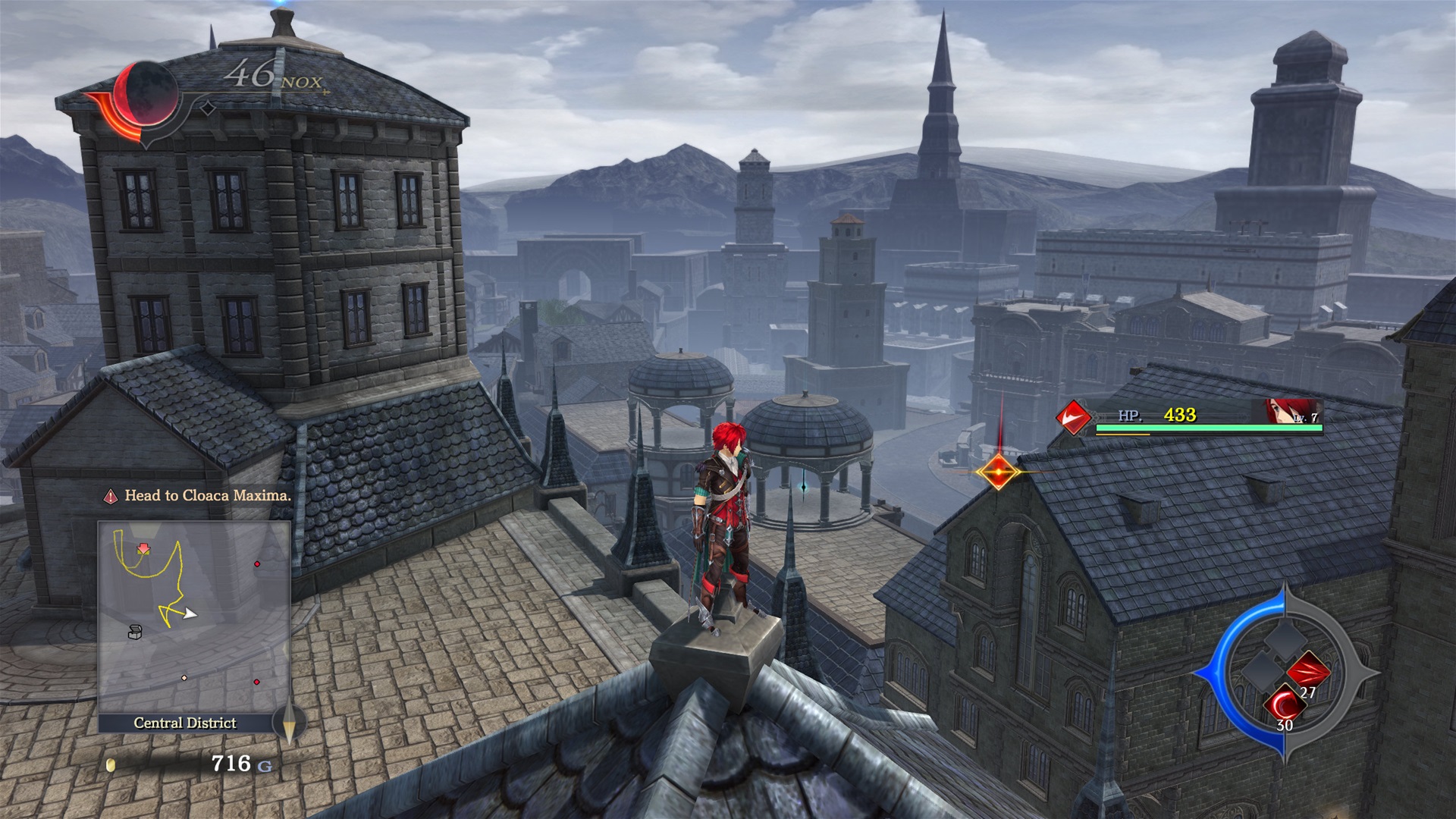Activate the red slash skill costing 27
This screenshot has width=1456, height=819.
point(1308,672)
